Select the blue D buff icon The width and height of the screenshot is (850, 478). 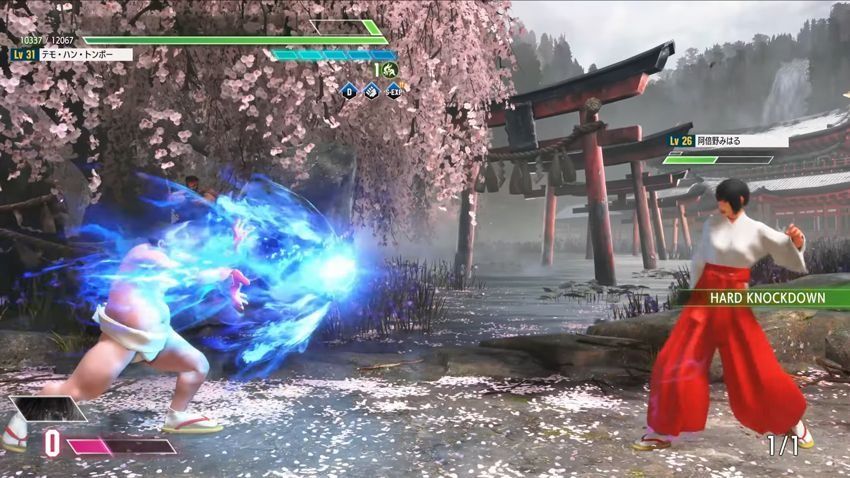point(349,90)
